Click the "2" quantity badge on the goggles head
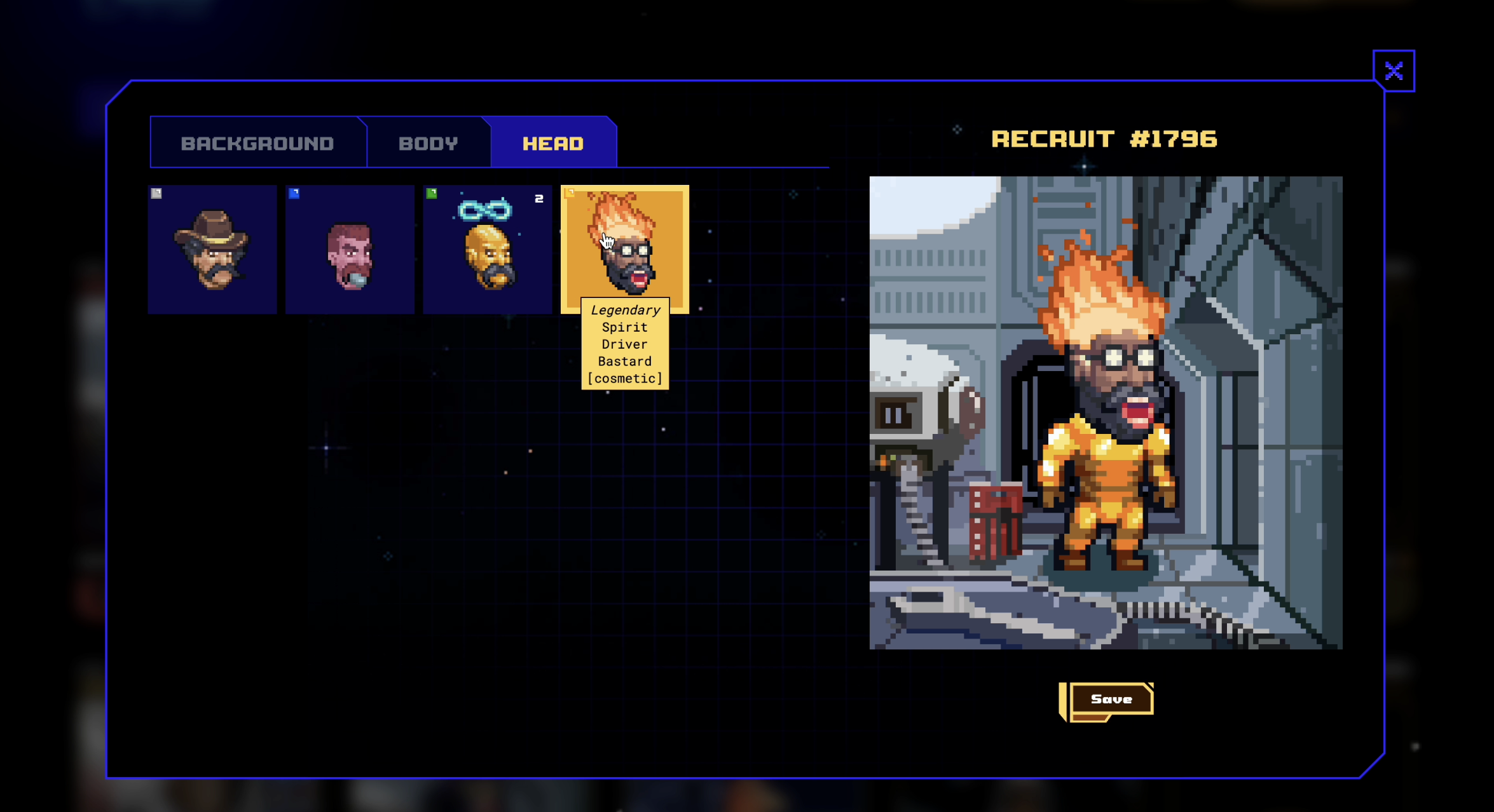 (x=539, y=198)
